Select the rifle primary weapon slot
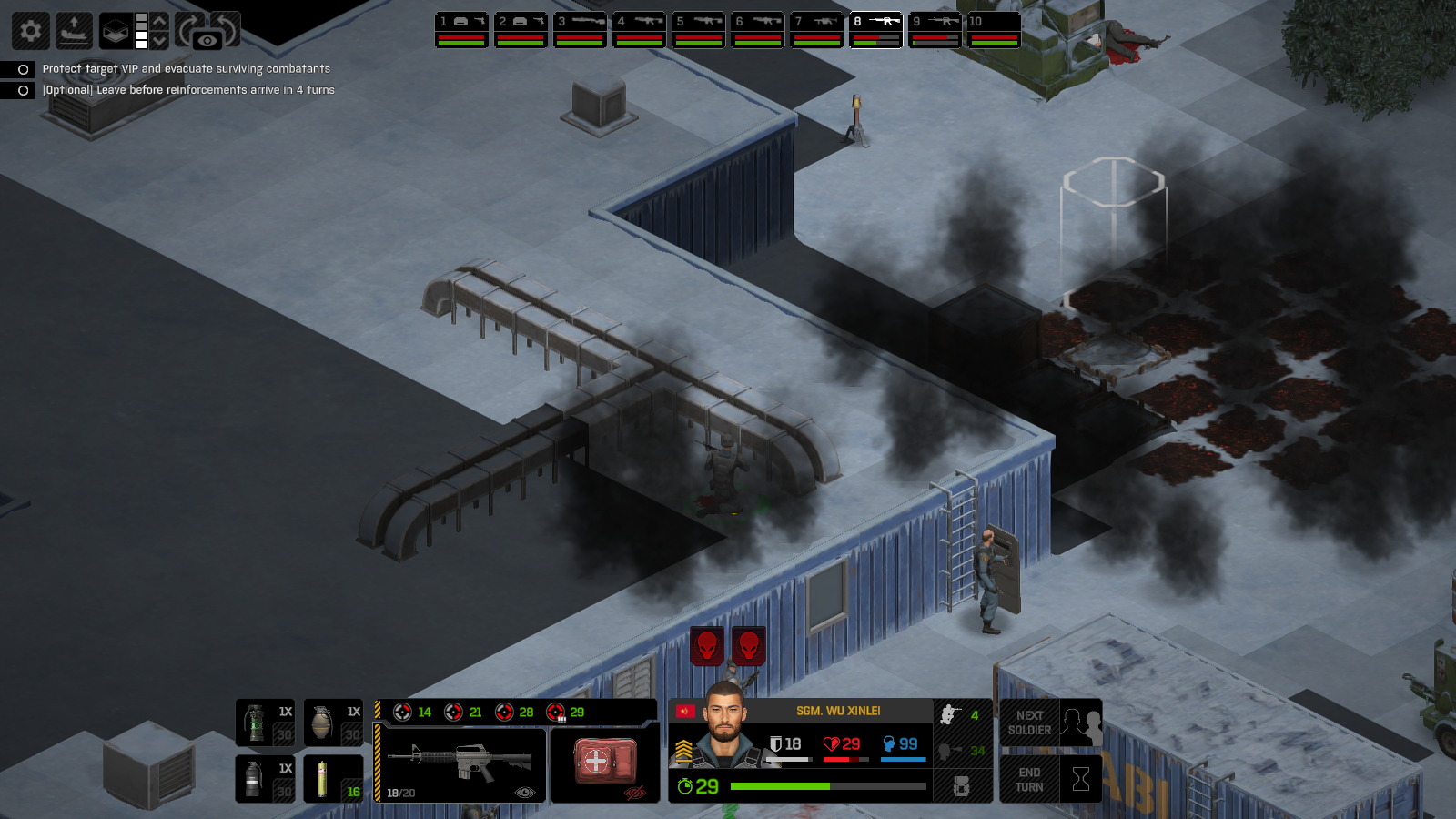The width and height of the screenshot is (1456, 819). [x=461, y=764]
